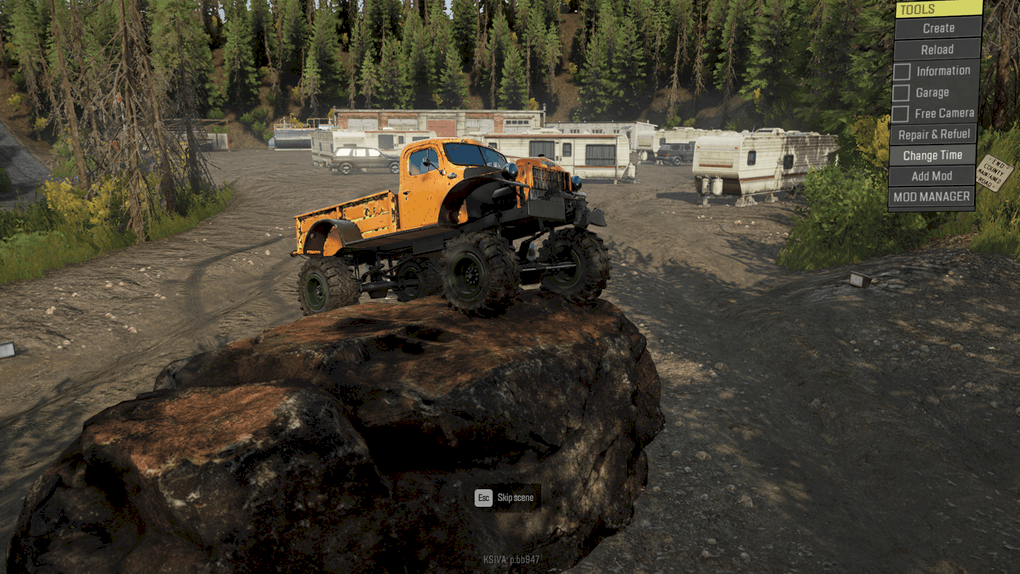Click the Create button in Tools
Image resolution: width=1020 pixels, height=574 pixels.
click(938, 28)
